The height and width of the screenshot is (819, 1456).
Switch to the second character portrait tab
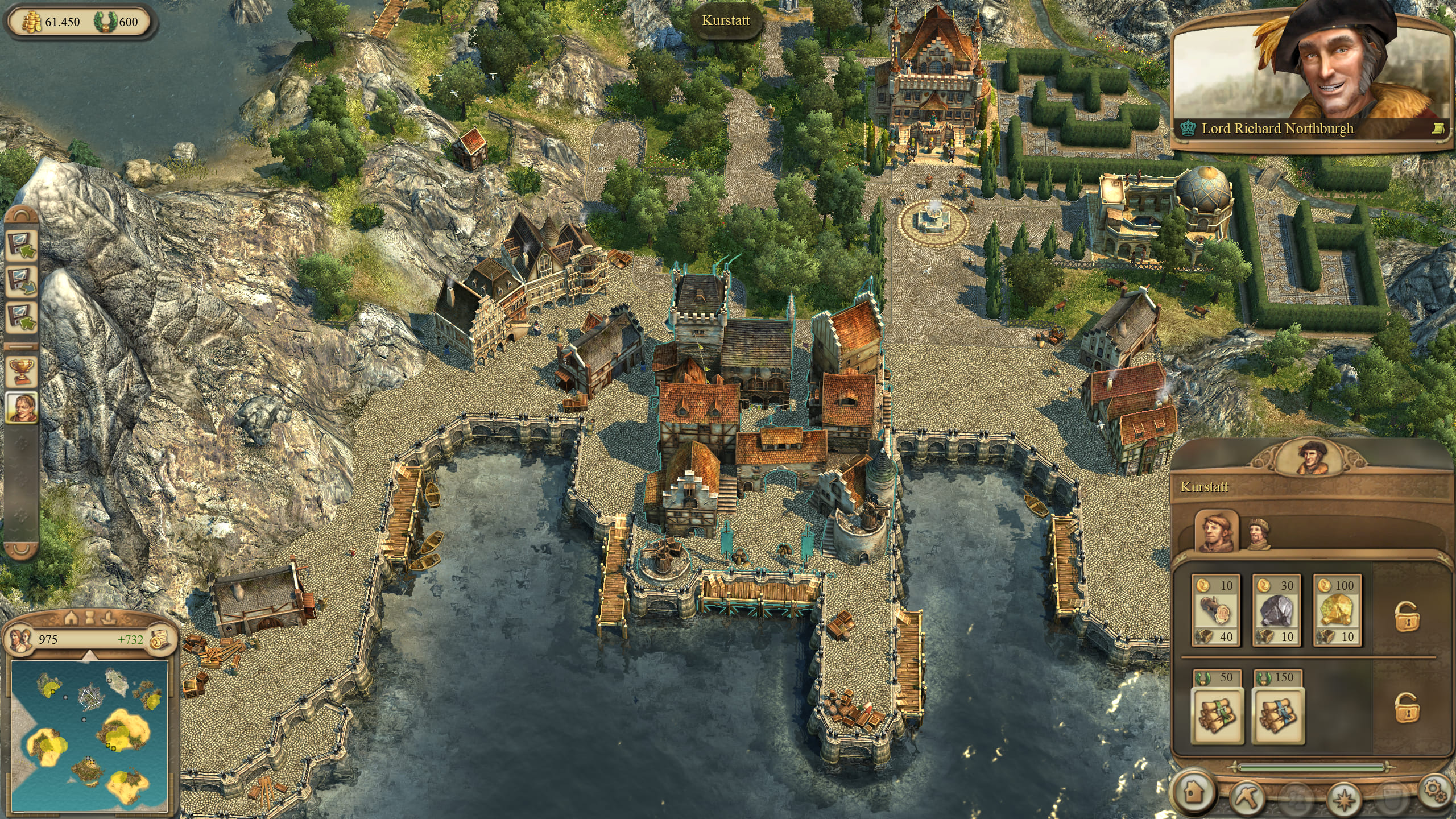click(x=1260, y=534)
